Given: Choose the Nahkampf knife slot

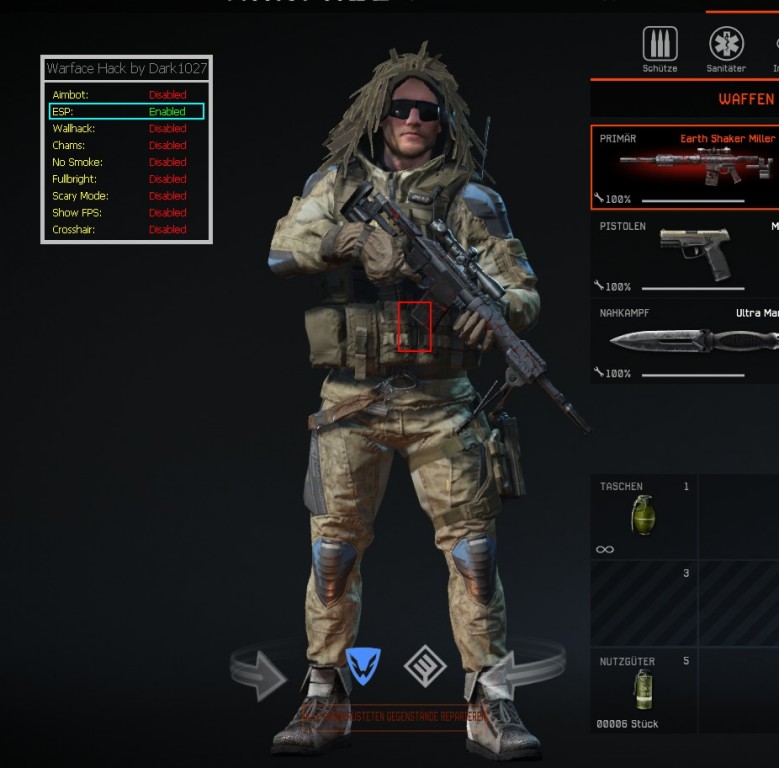Looking at the screenshot, I should [685, 341].
